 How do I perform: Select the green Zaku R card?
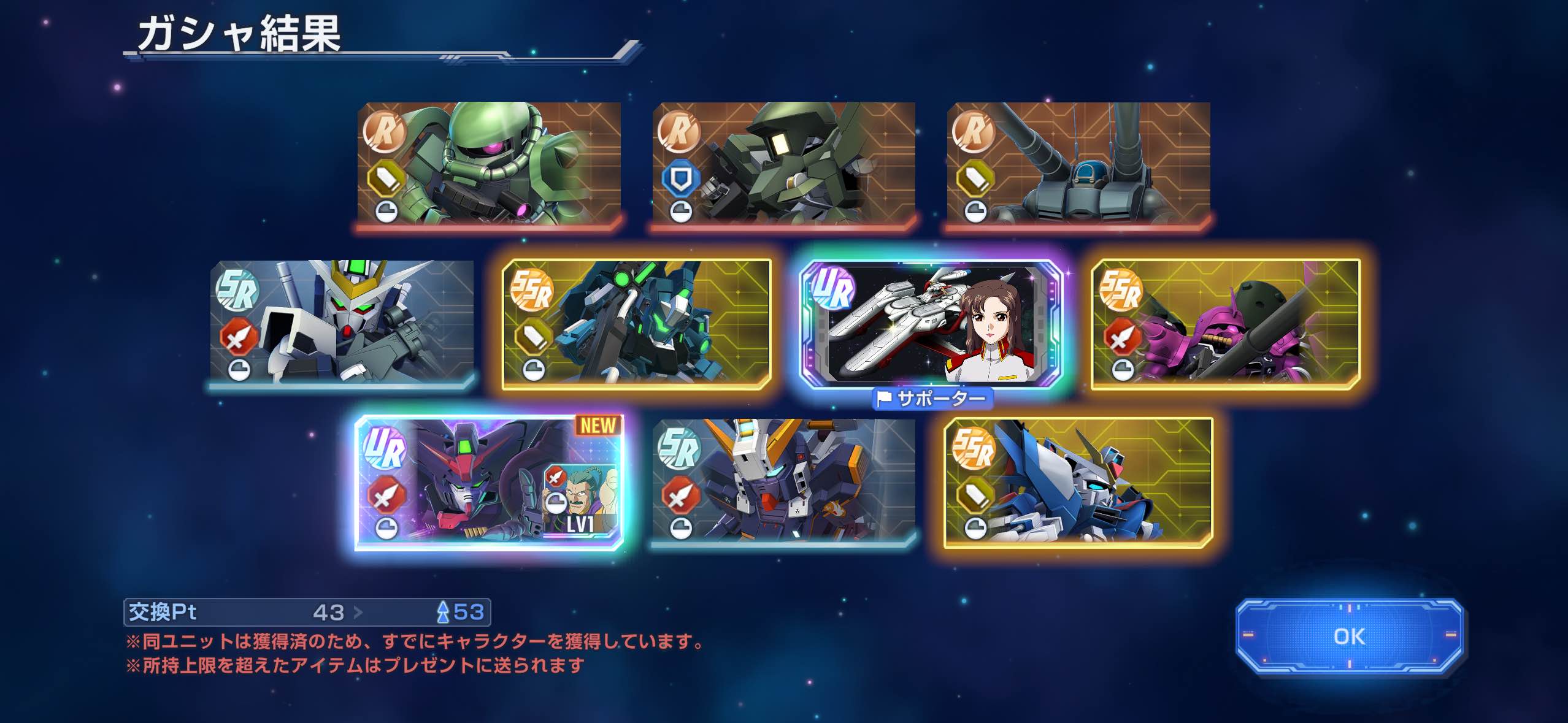(x=489, y=164)
